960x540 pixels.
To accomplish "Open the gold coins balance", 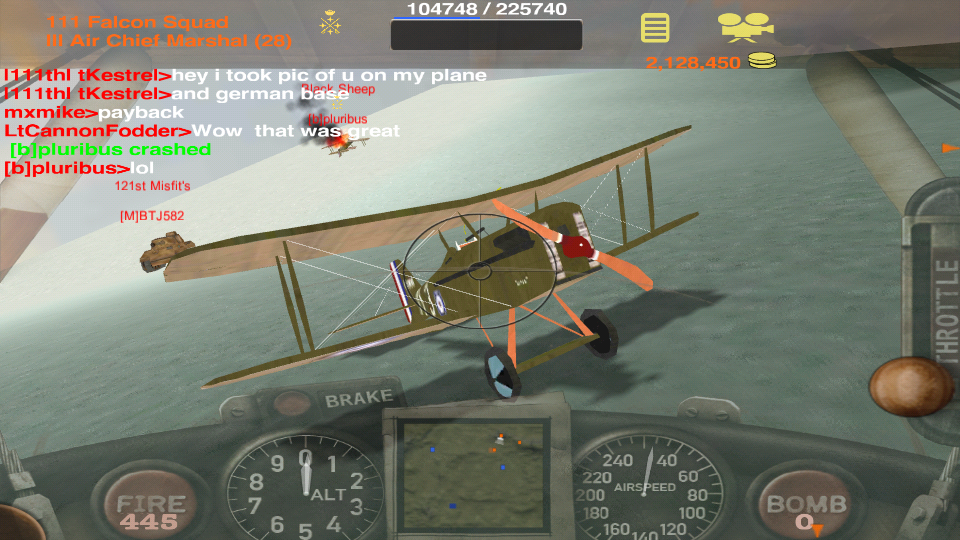I will pyautogui.click(x=710, y=62).
